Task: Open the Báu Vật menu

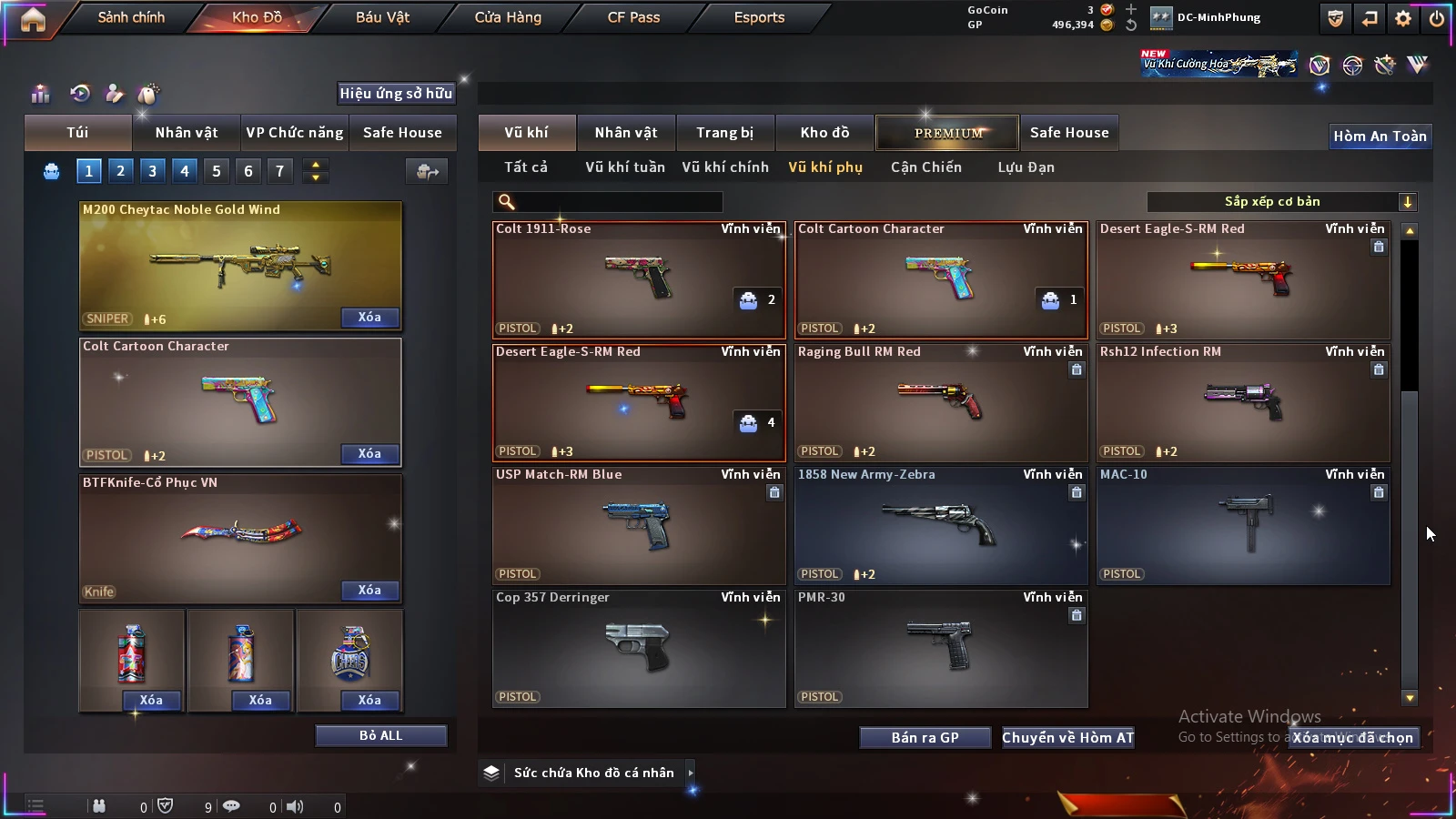Action: coord(382,17)
